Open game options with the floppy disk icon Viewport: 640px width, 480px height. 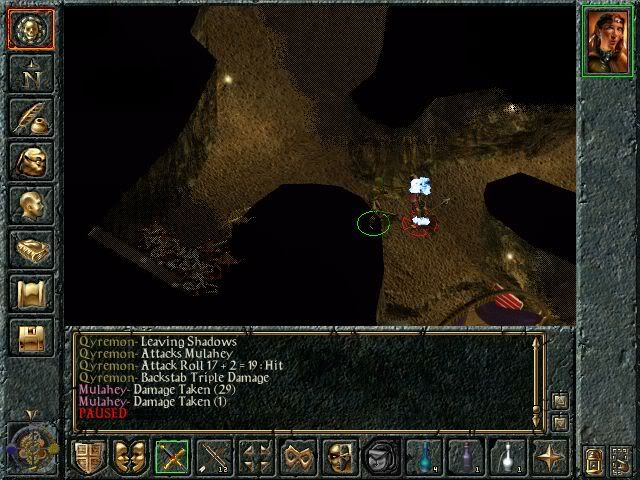coord(30,337)
